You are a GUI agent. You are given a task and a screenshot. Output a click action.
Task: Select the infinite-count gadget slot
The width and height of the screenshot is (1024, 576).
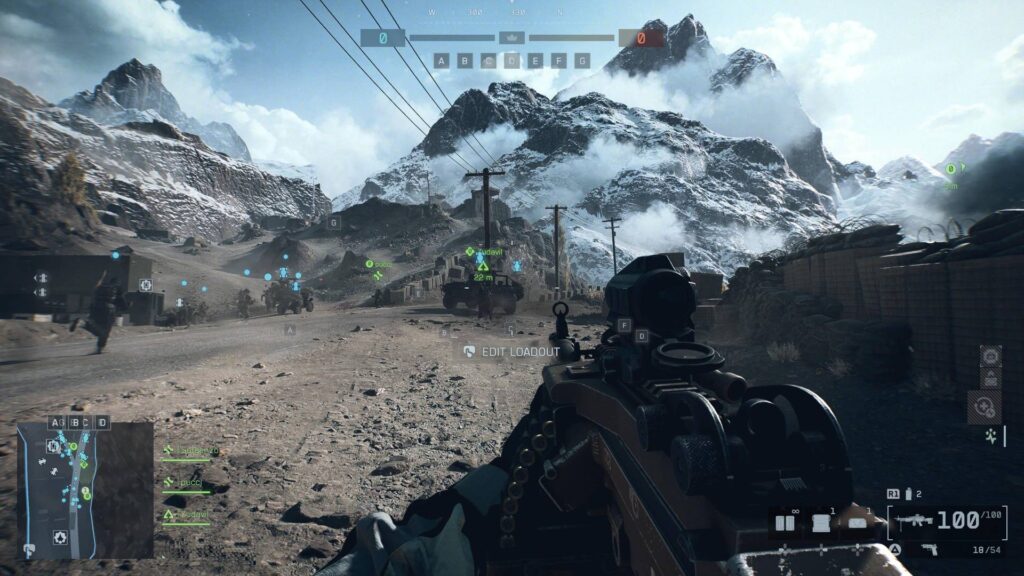(785, 522)
